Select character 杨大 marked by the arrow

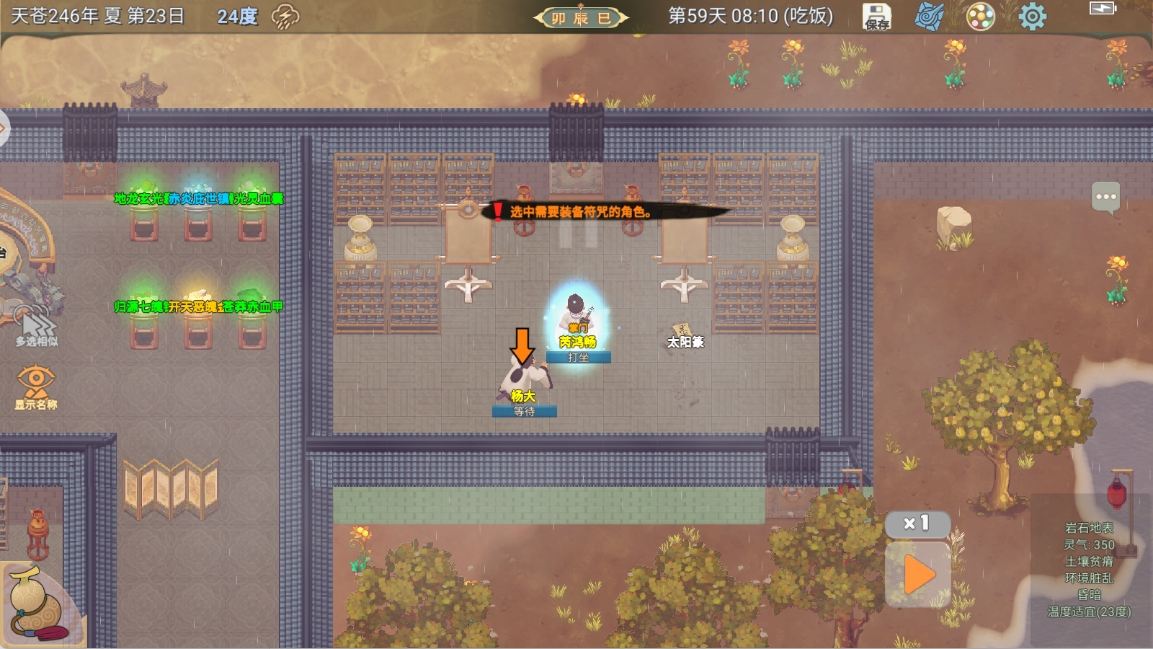point(525,379)
